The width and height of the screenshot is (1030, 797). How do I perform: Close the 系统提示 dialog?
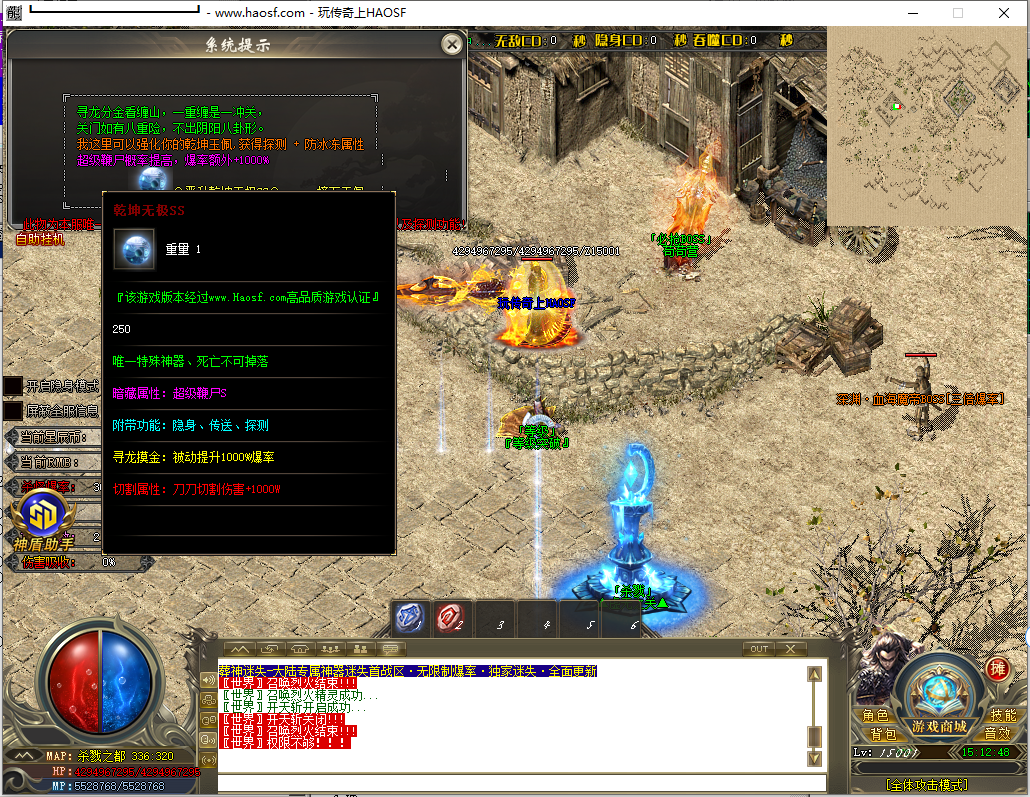pos(451,43)
